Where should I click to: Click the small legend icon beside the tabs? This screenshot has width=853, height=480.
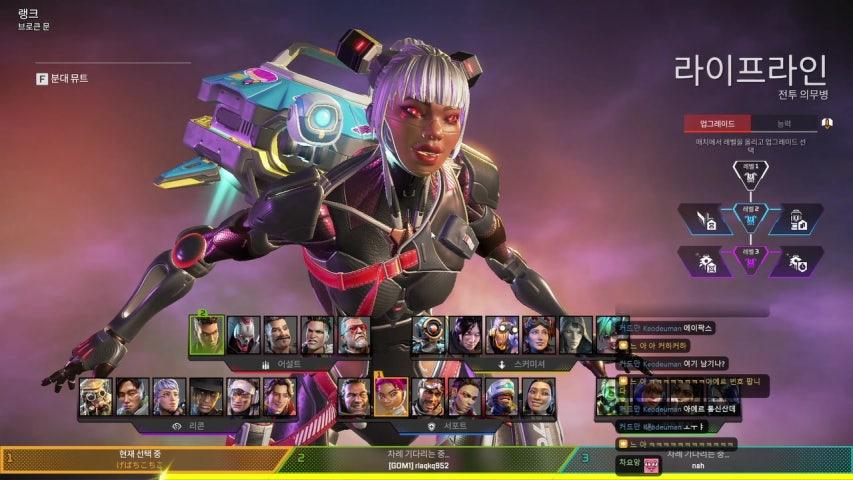point(827,124)
